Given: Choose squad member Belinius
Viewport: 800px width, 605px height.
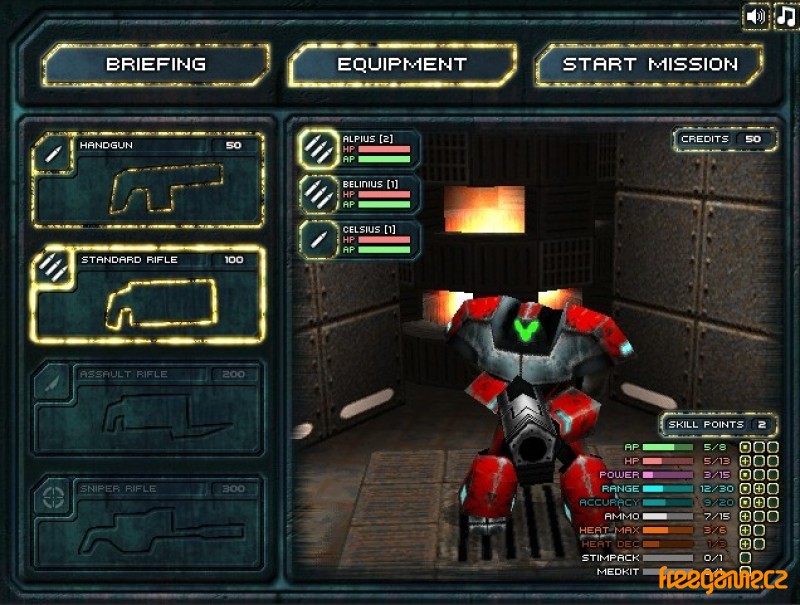Looking at the screenshot, I should pyautogui.click(x=360, y=194).
